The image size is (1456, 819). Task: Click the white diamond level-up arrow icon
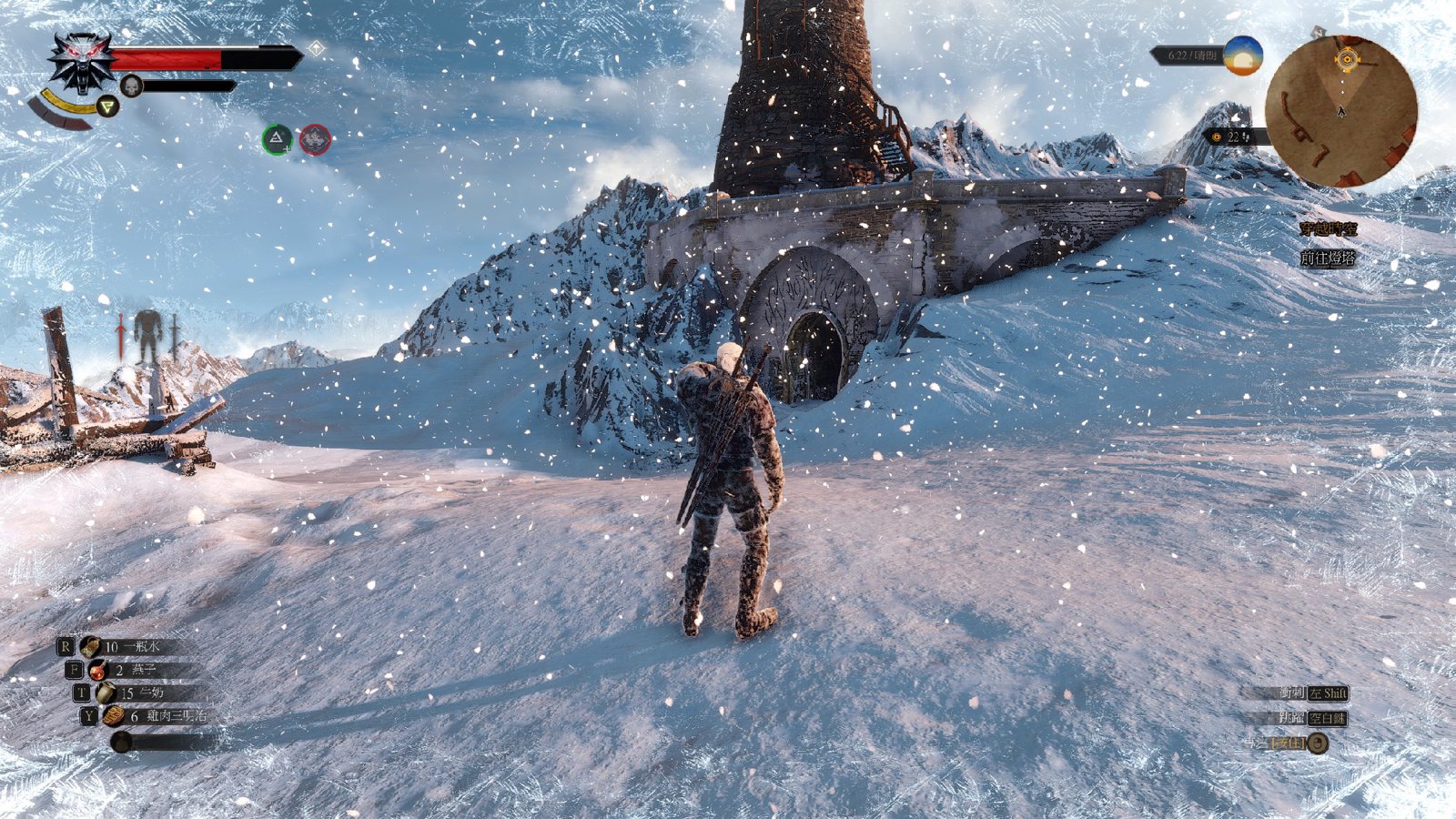[316, 48]
